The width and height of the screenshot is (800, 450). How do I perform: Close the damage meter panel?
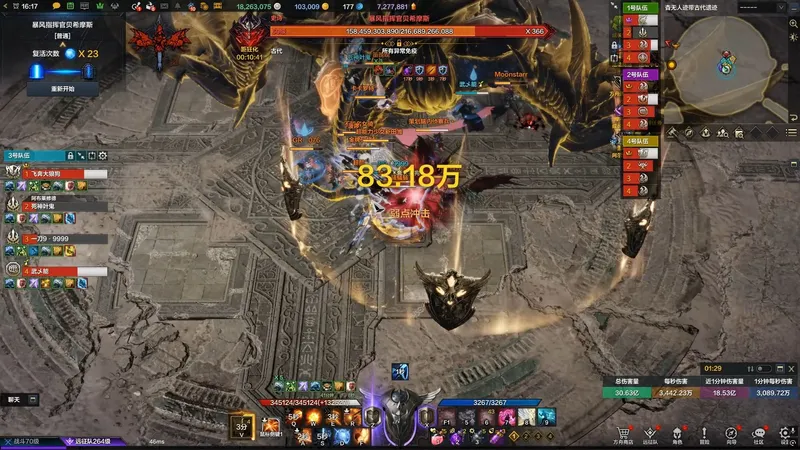point(789,369)
